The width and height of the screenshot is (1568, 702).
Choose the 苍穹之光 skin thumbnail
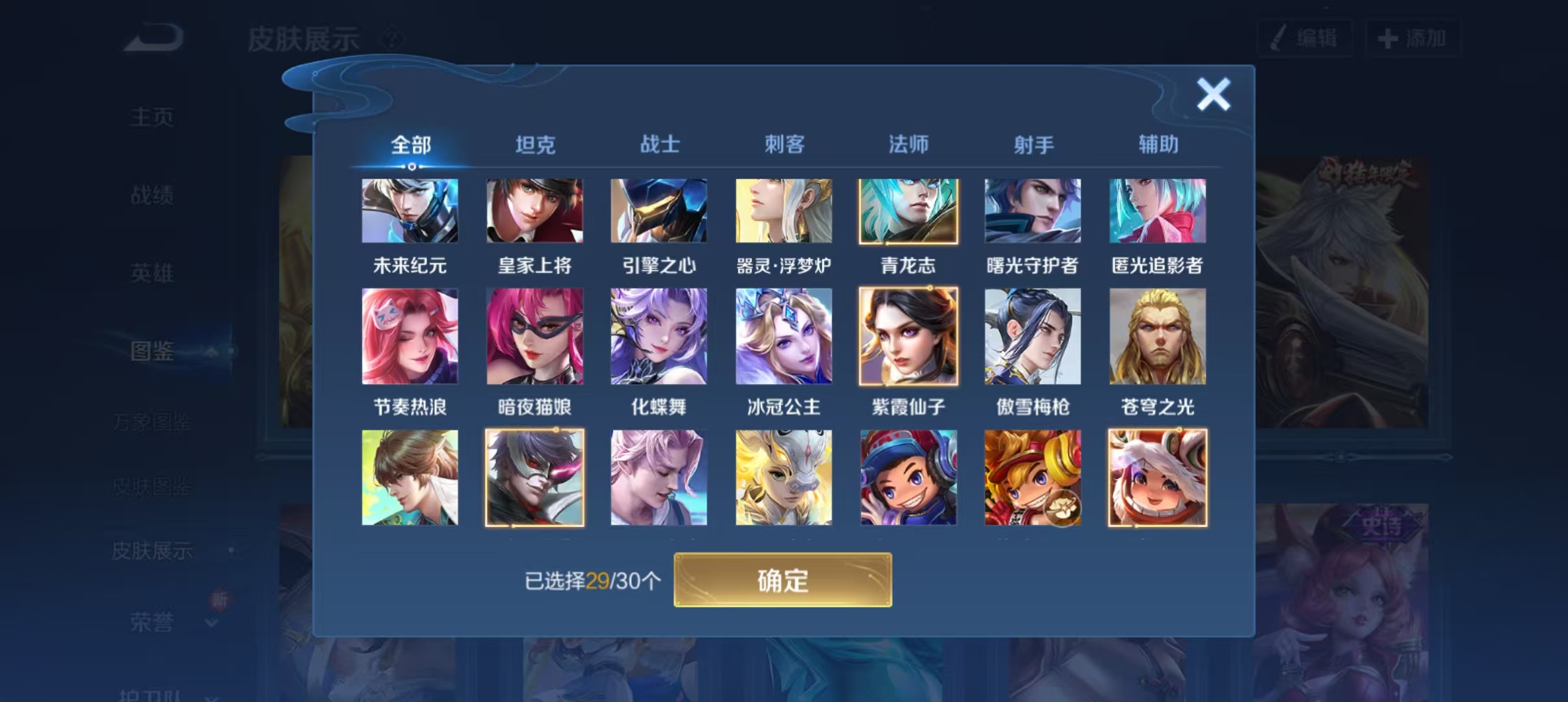[1157, 335]
